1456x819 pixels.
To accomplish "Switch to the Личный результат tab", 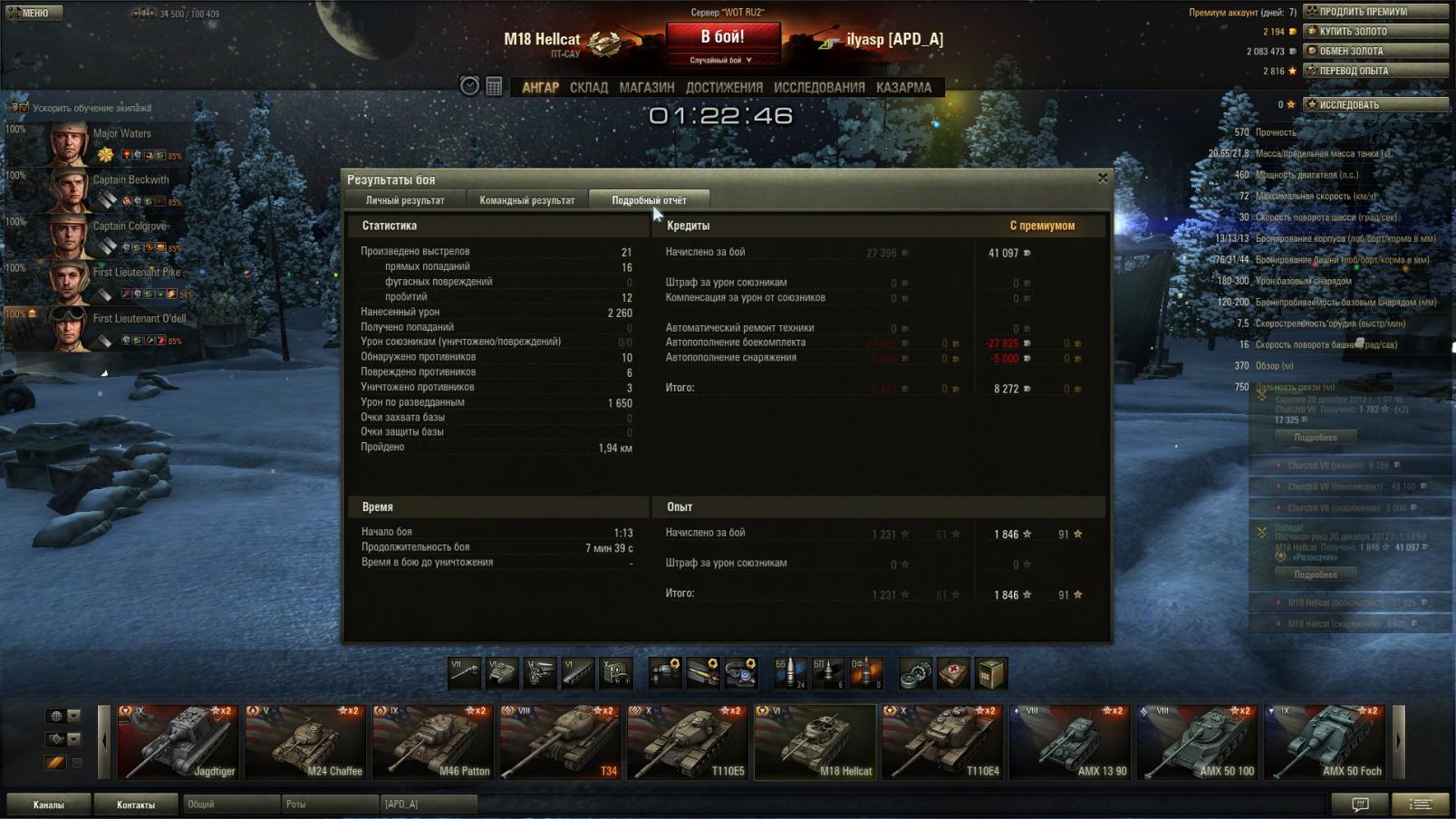I will click(405, 200).
